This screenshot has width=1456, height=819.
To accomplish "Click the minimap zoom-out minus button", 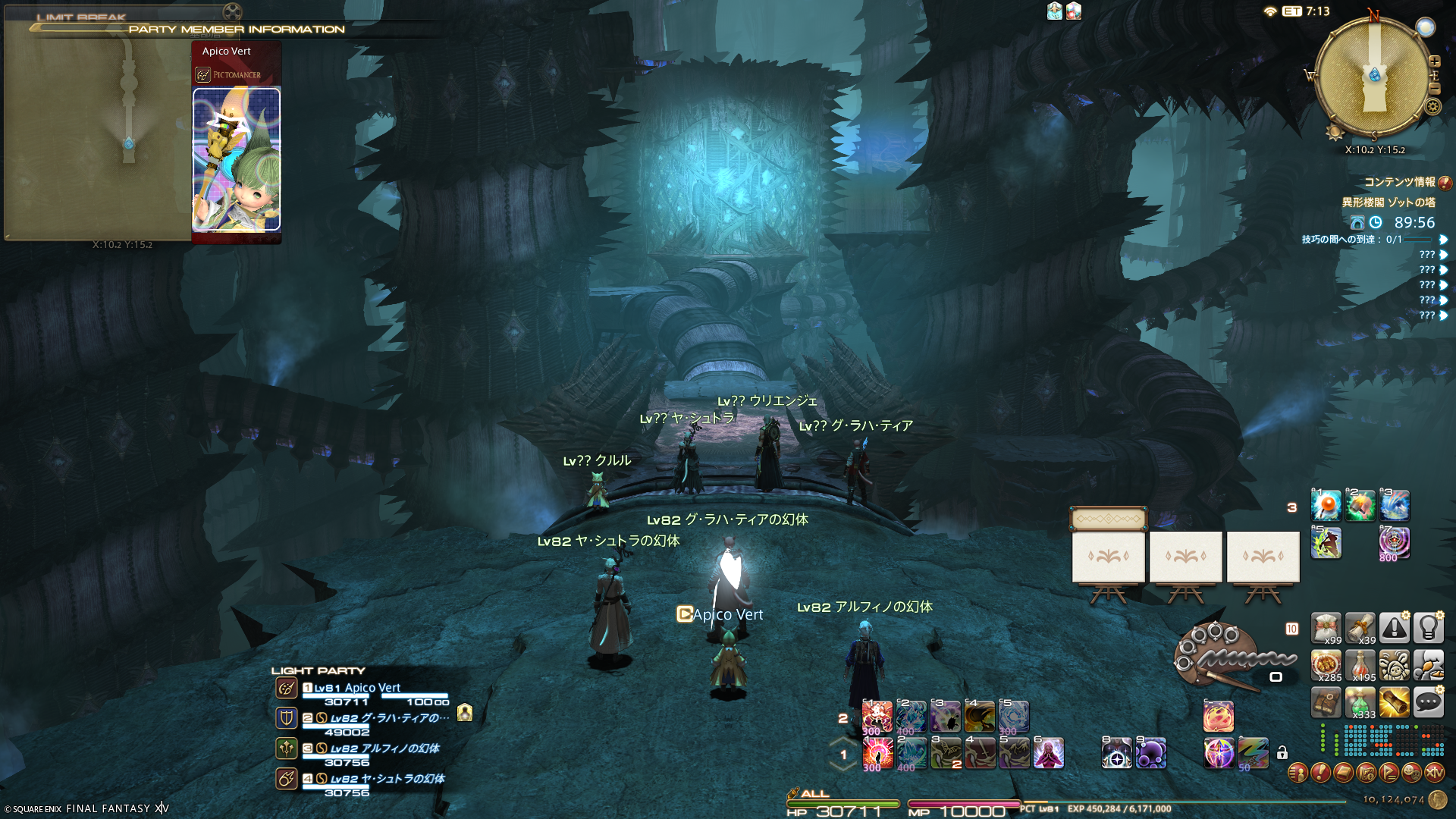I will pos(1435,89).
